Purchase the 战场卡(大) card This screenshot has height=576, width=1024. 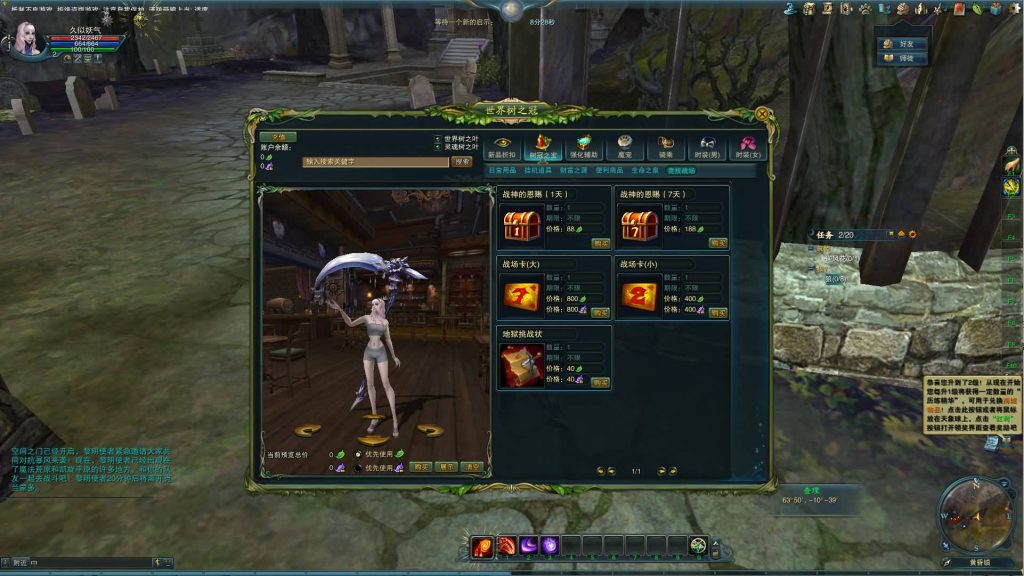[x=600, y=313]
